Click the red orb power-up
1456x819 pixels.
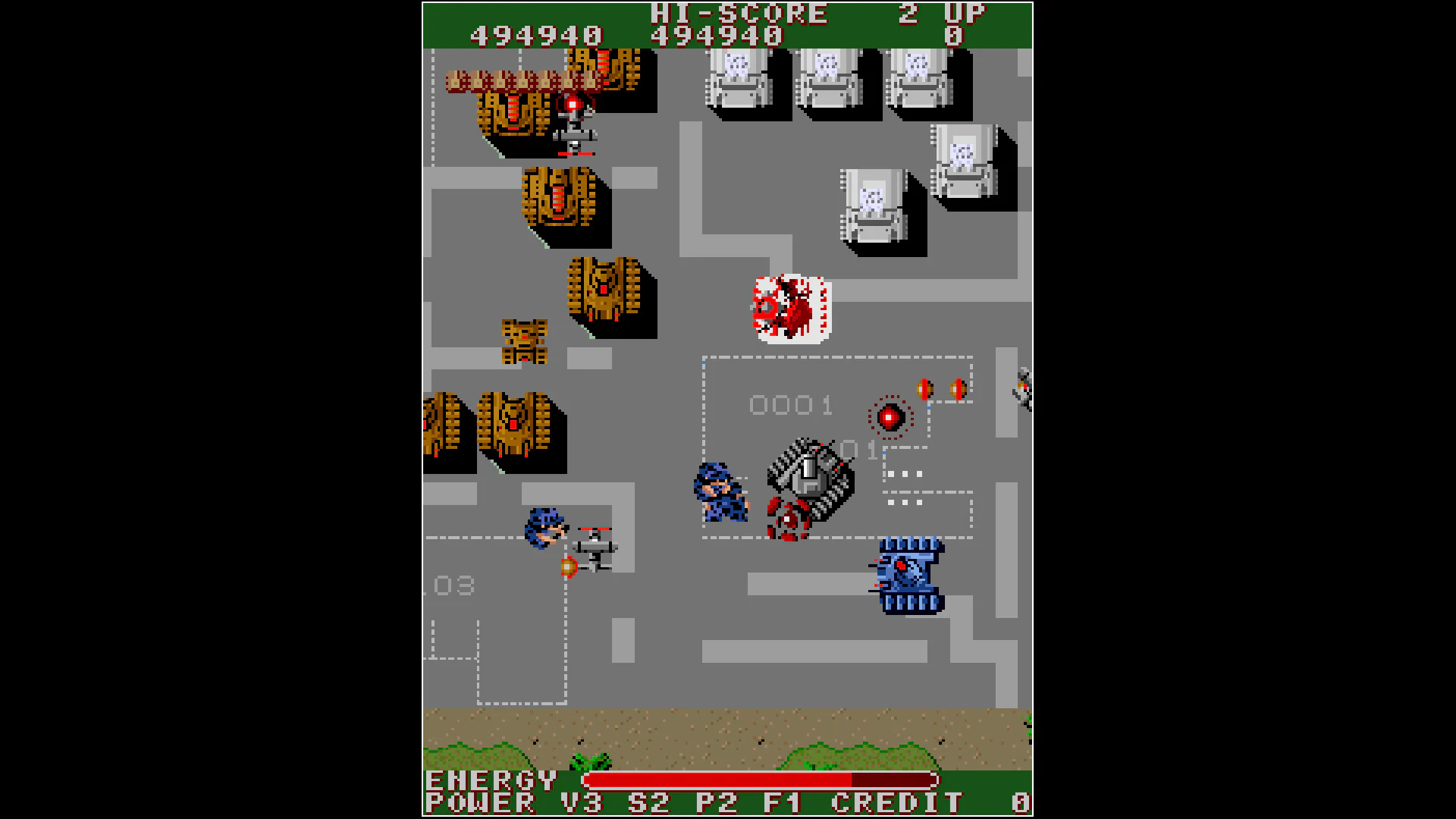[889, 415]
